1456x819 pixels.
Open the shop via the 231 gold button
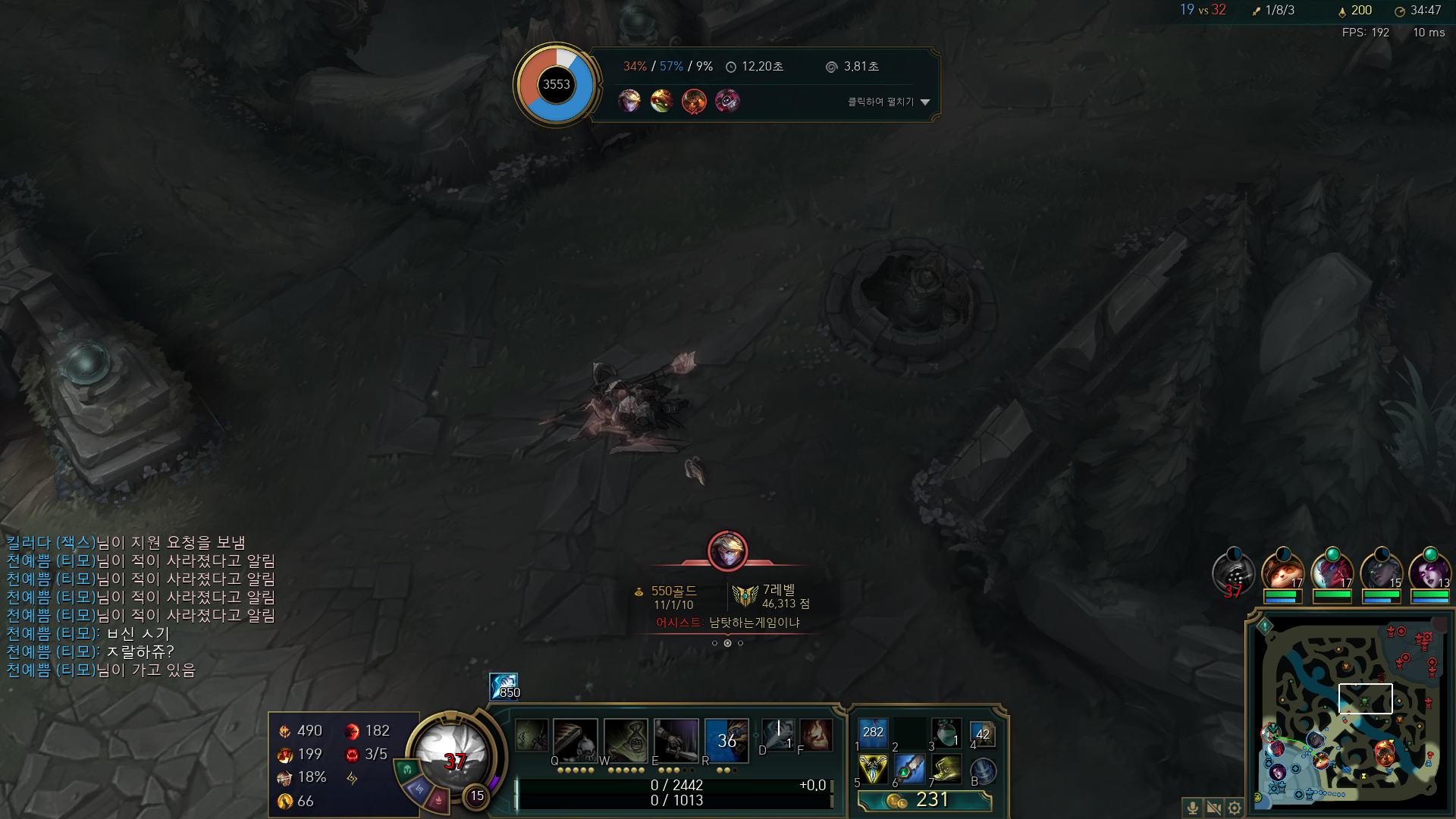(924, 800)
